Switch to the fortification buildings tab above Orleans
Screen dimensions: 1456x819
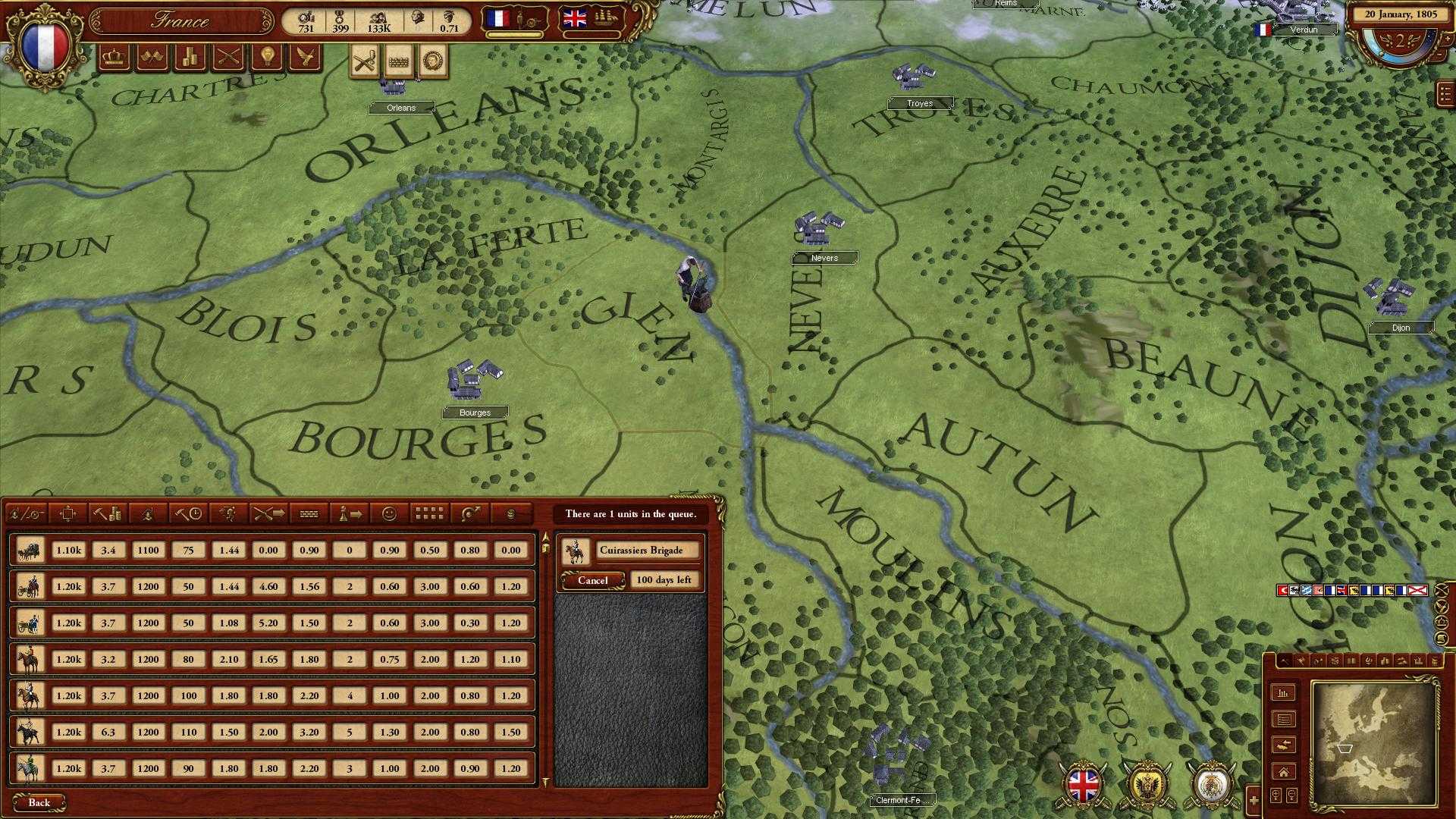point(399,61)
